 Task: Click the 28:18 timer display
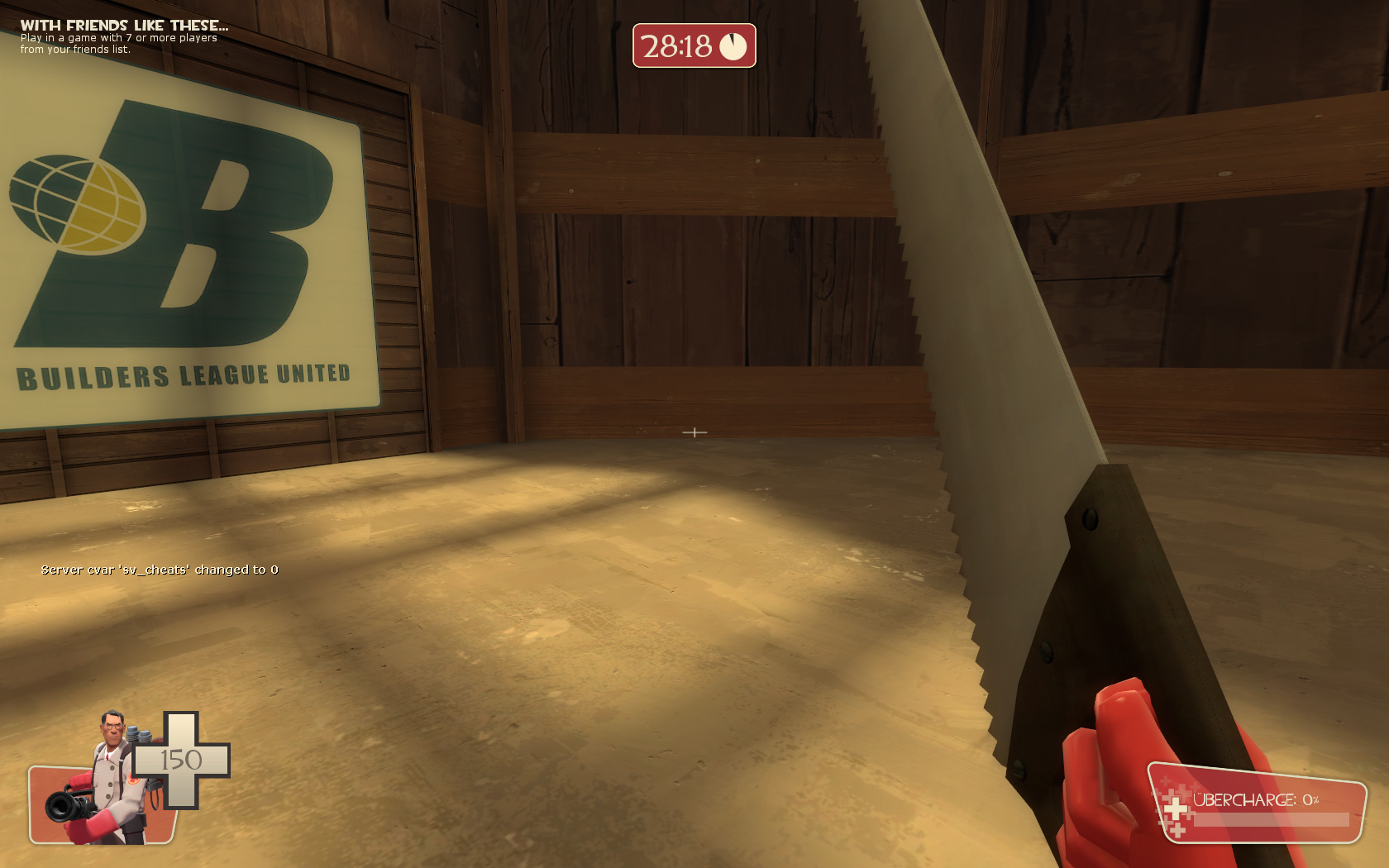[680, 47]
